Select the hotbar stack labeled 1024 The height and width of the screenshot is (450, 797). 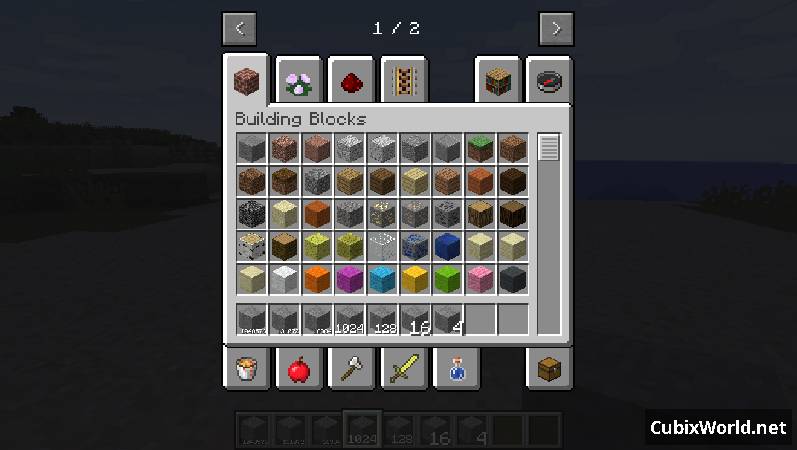click(351, 320)
